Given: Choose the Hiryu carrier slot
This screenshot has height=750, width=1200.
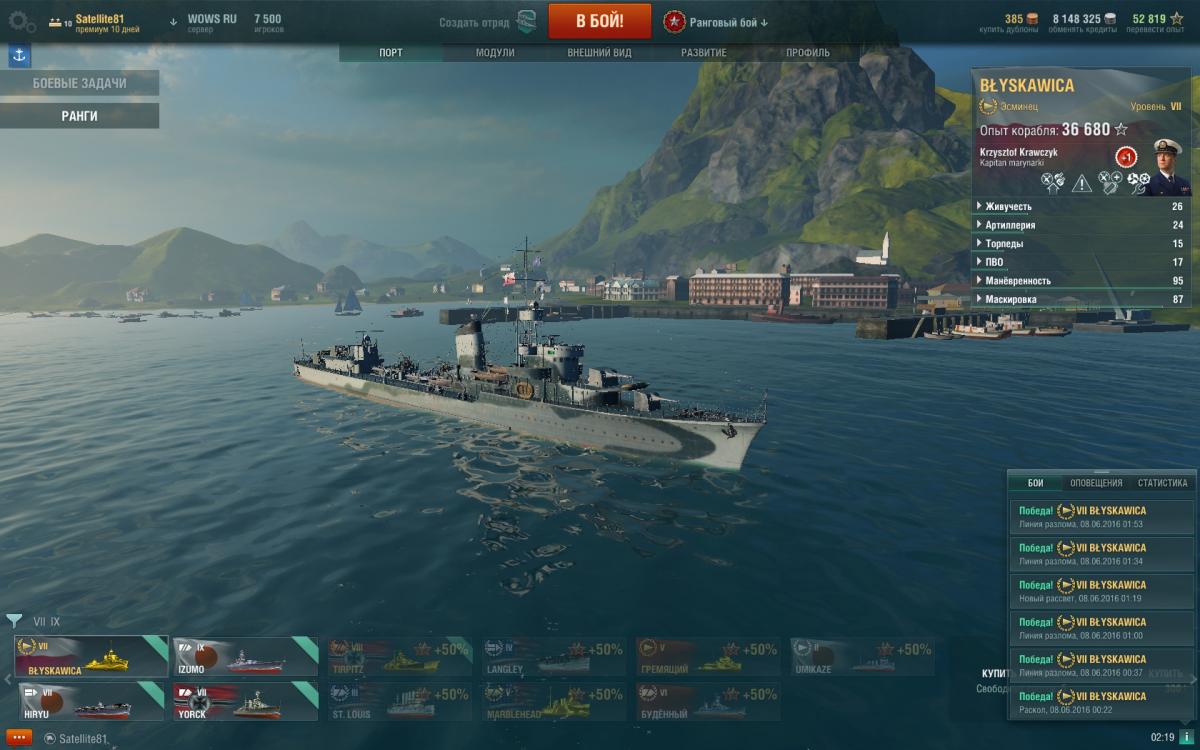Looking at the screenshot, I should coord(90,701).
